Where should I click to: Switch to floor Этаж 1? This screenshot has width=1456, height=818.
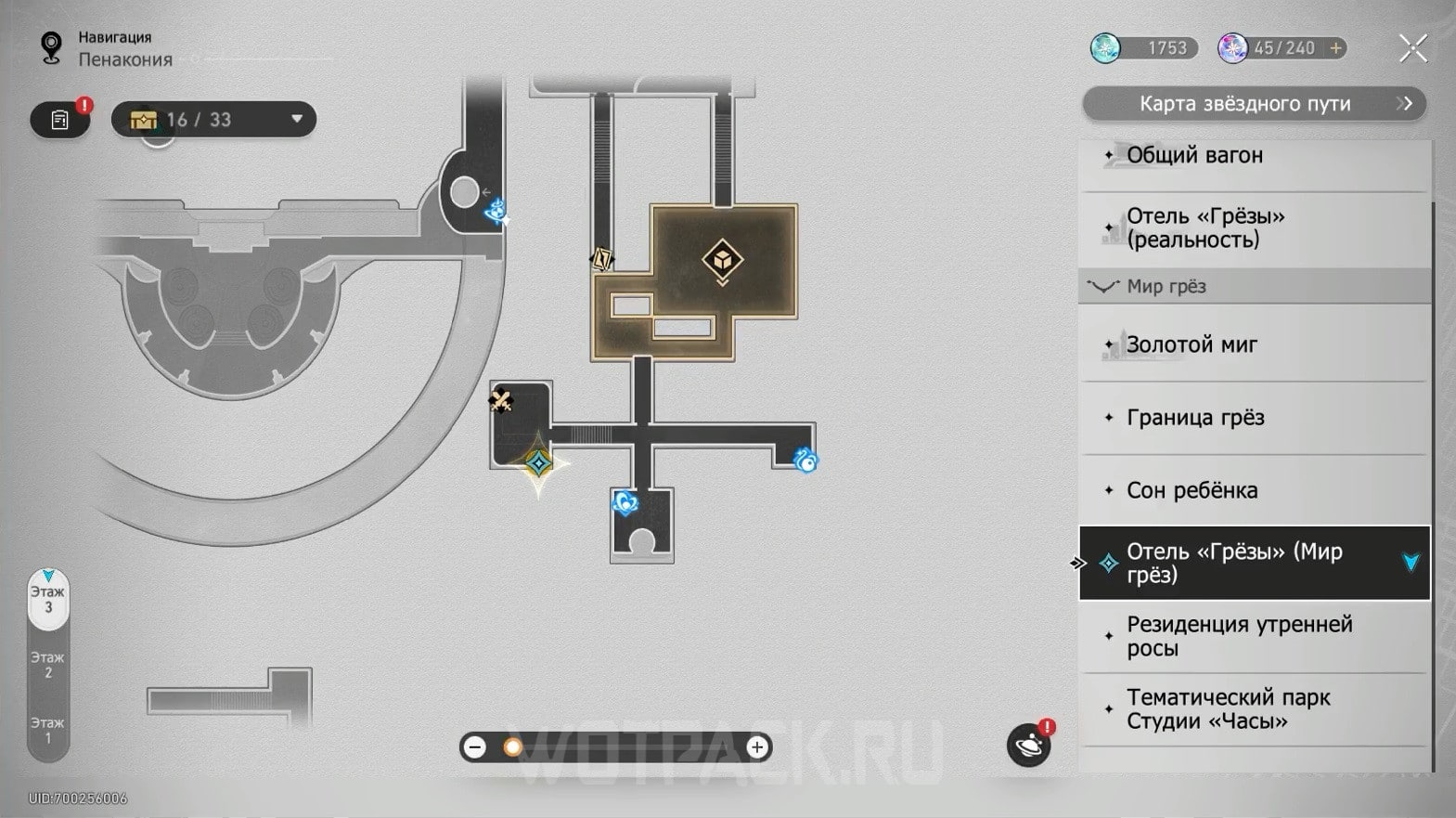[48, 728]
